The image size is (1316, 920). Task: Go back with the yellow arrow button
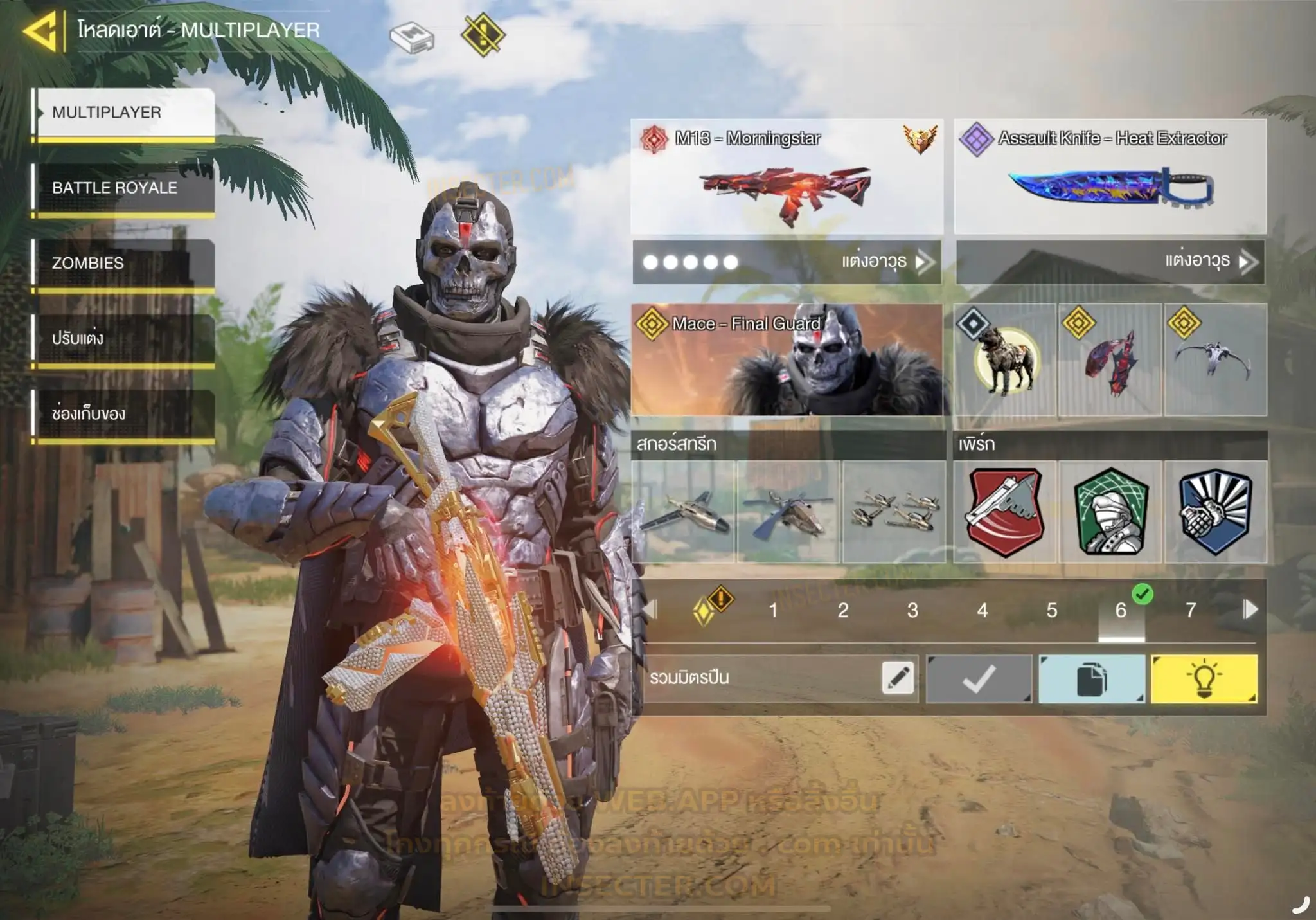[x=40, y=30]
